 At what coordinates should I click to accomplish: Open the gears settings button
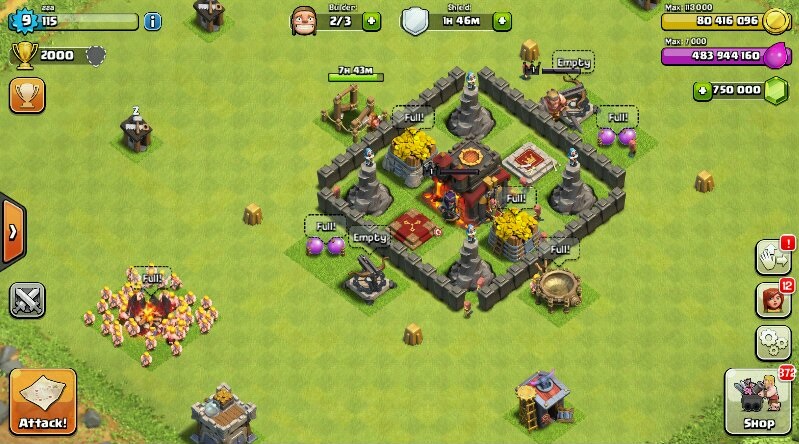click(772, 343)
